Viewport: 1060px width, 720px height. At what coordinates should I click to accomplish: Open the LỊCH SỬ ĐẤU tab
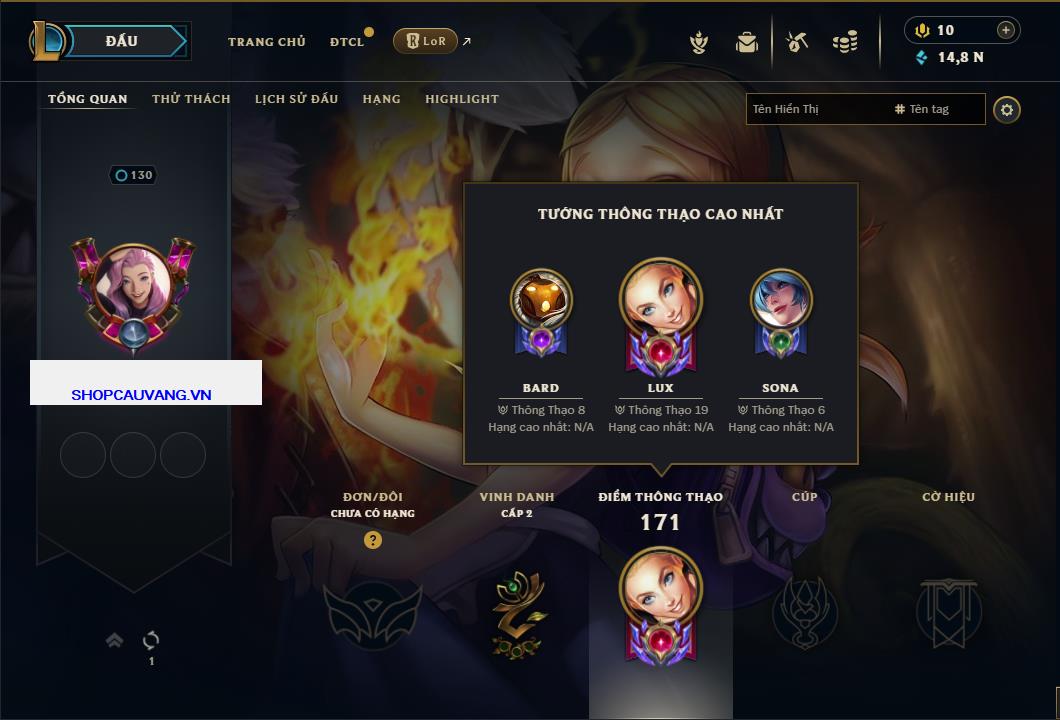296,99
